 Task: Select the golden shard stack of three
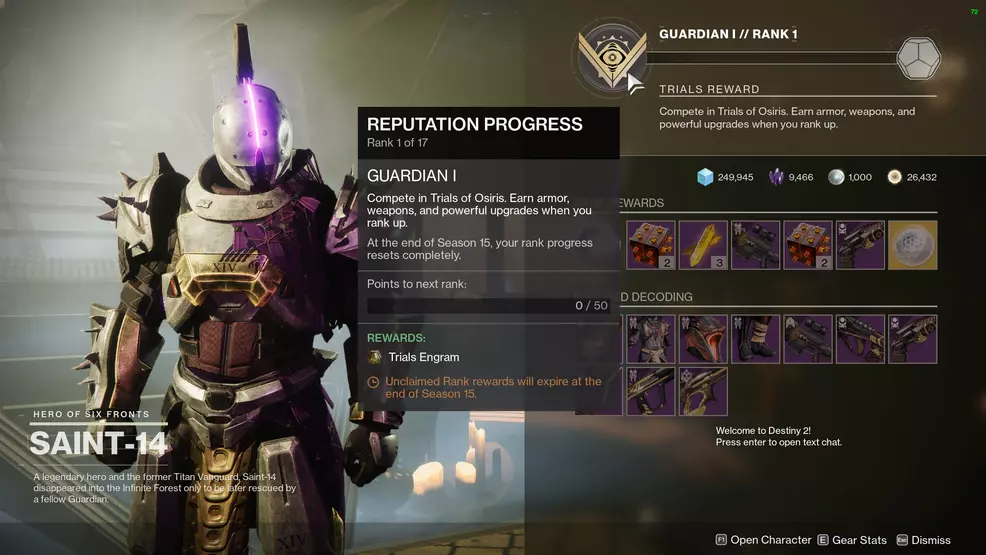(703, 245)
